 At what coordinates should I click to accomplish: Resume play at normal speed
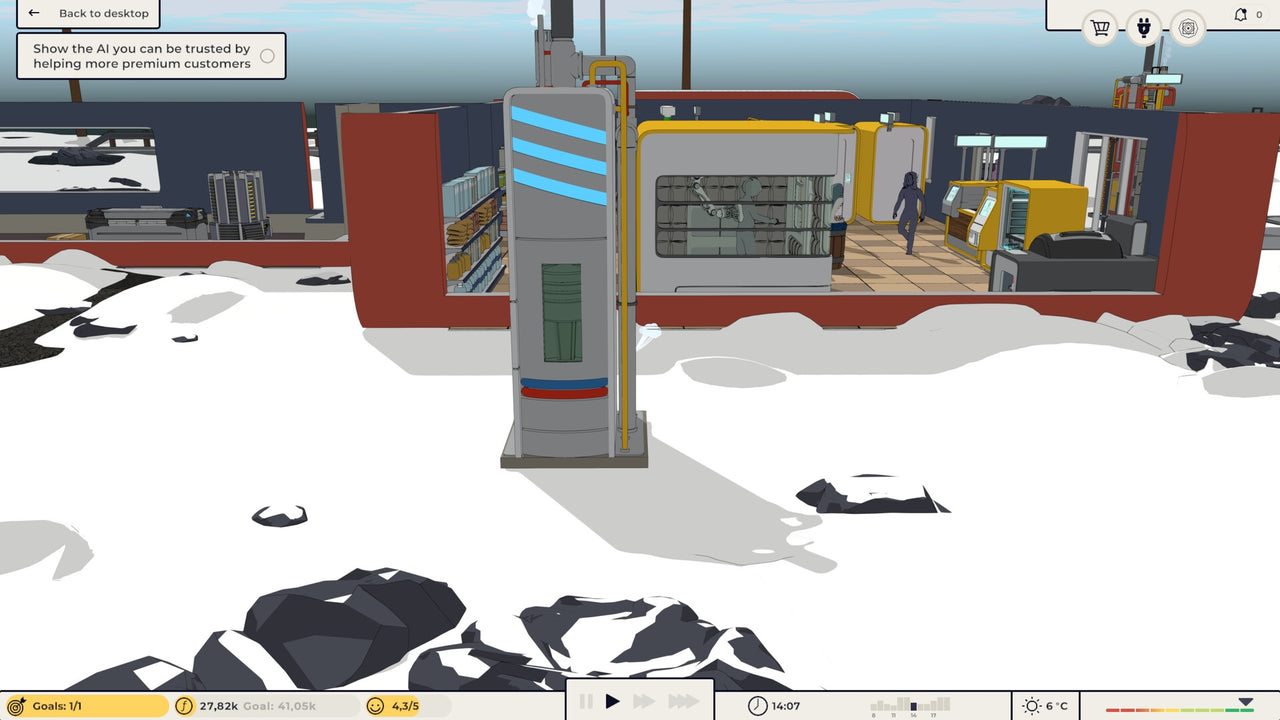(x=614, y=702)
